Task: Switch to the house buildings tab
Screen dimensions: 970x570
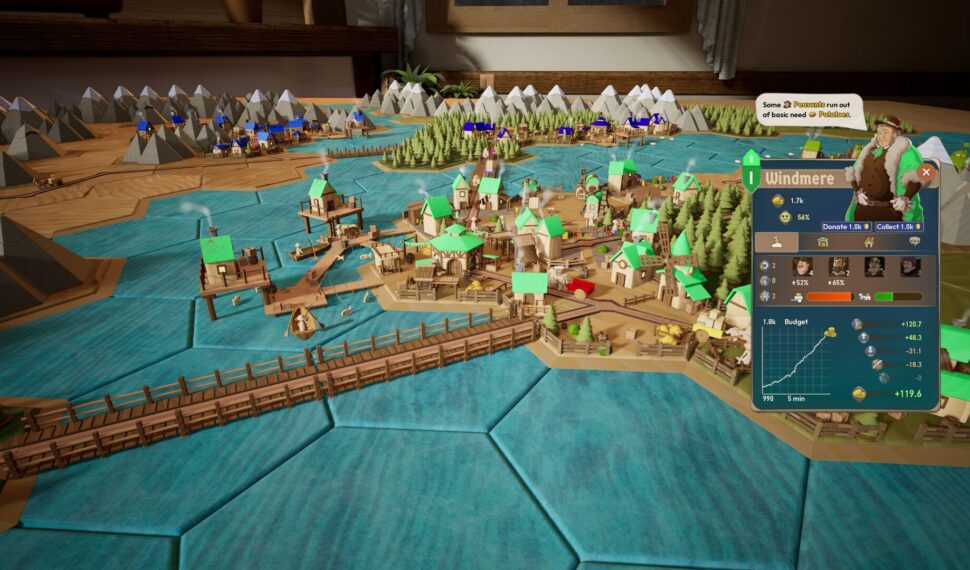Action: tap(868, 242)
